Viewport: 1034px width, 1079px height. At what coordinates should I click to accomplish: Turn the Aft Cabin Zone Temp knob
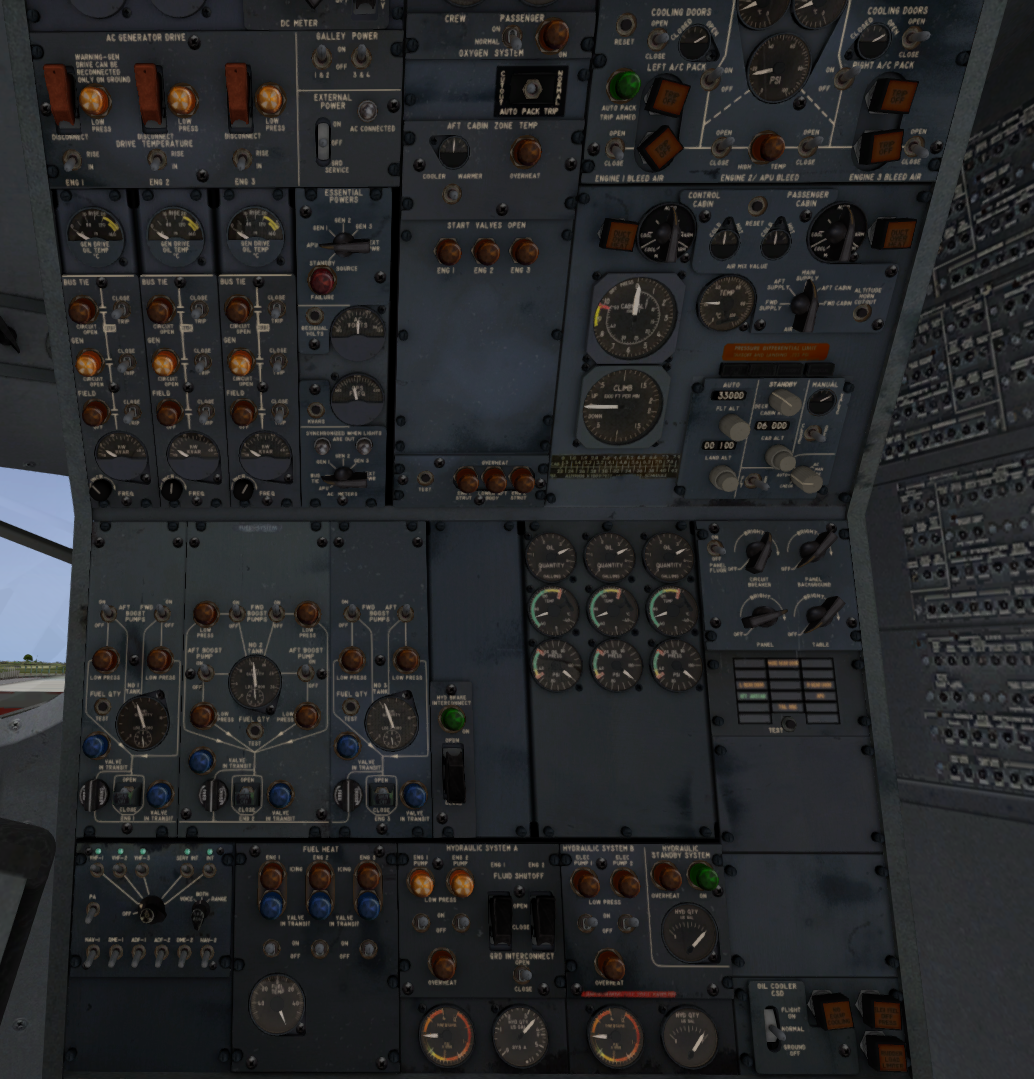(453, 151)
